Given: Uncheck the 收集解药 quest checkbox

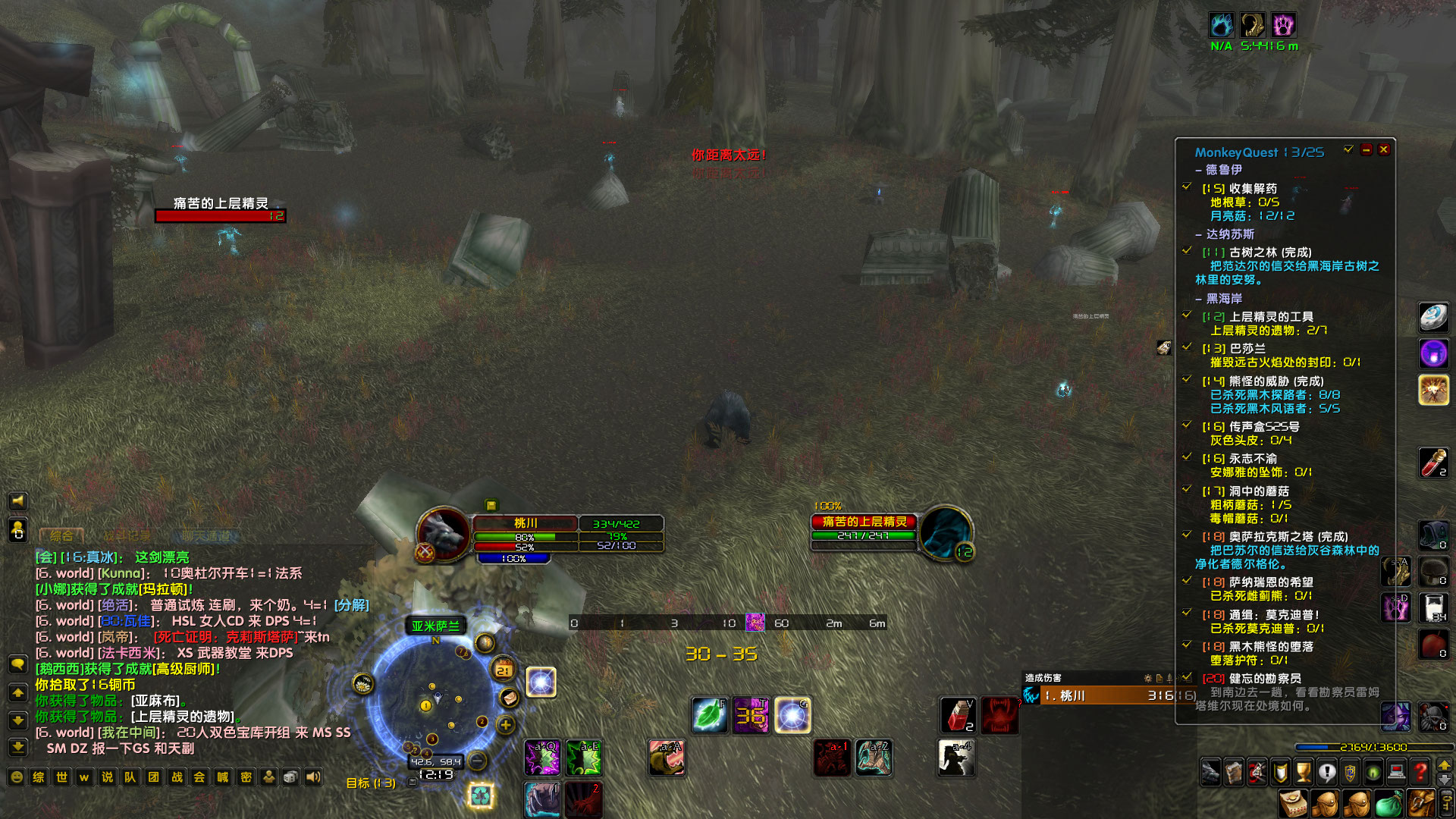Looking at the screenshot, I should pos(1186,187).
